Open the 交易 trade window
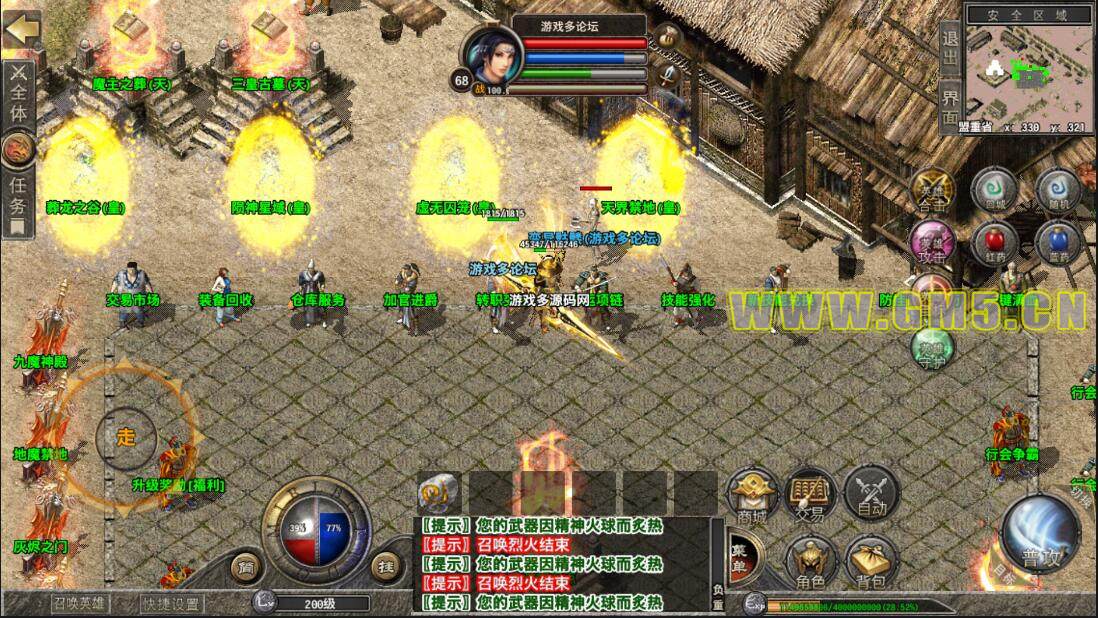This screenshot has height=618, width=1098. [x=810, y=497]
